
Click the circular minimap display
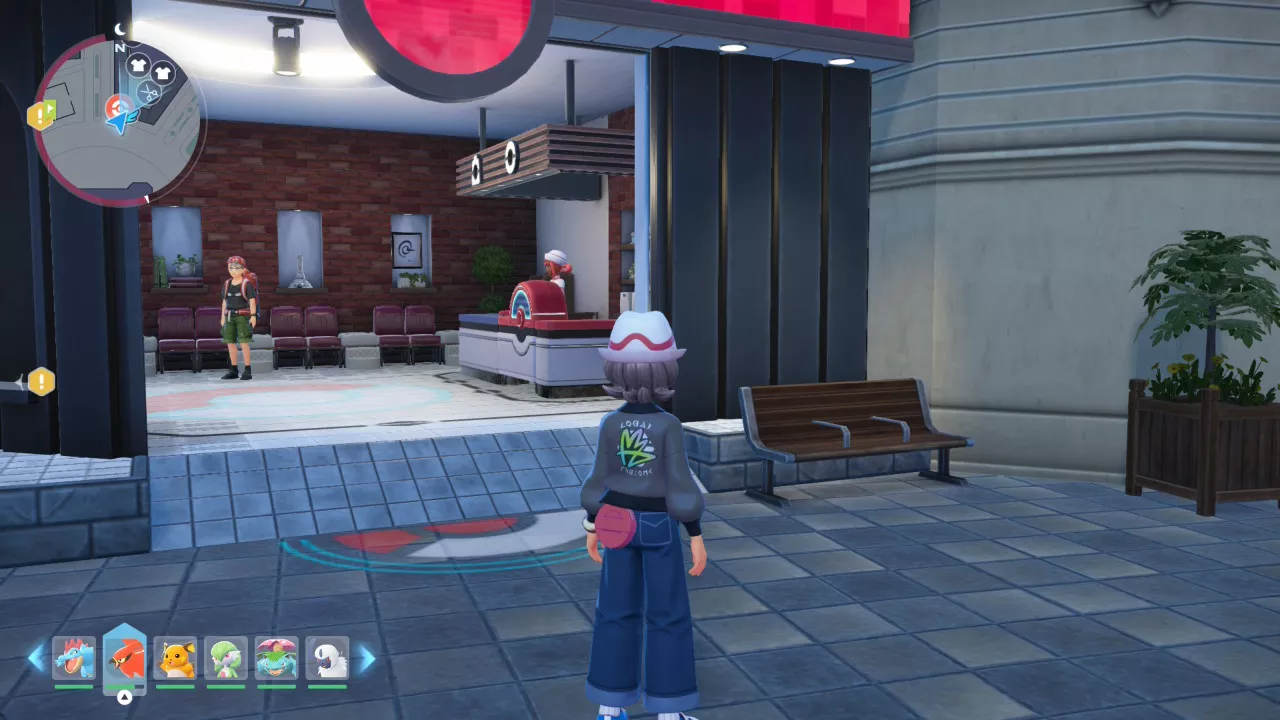(120, 115)
